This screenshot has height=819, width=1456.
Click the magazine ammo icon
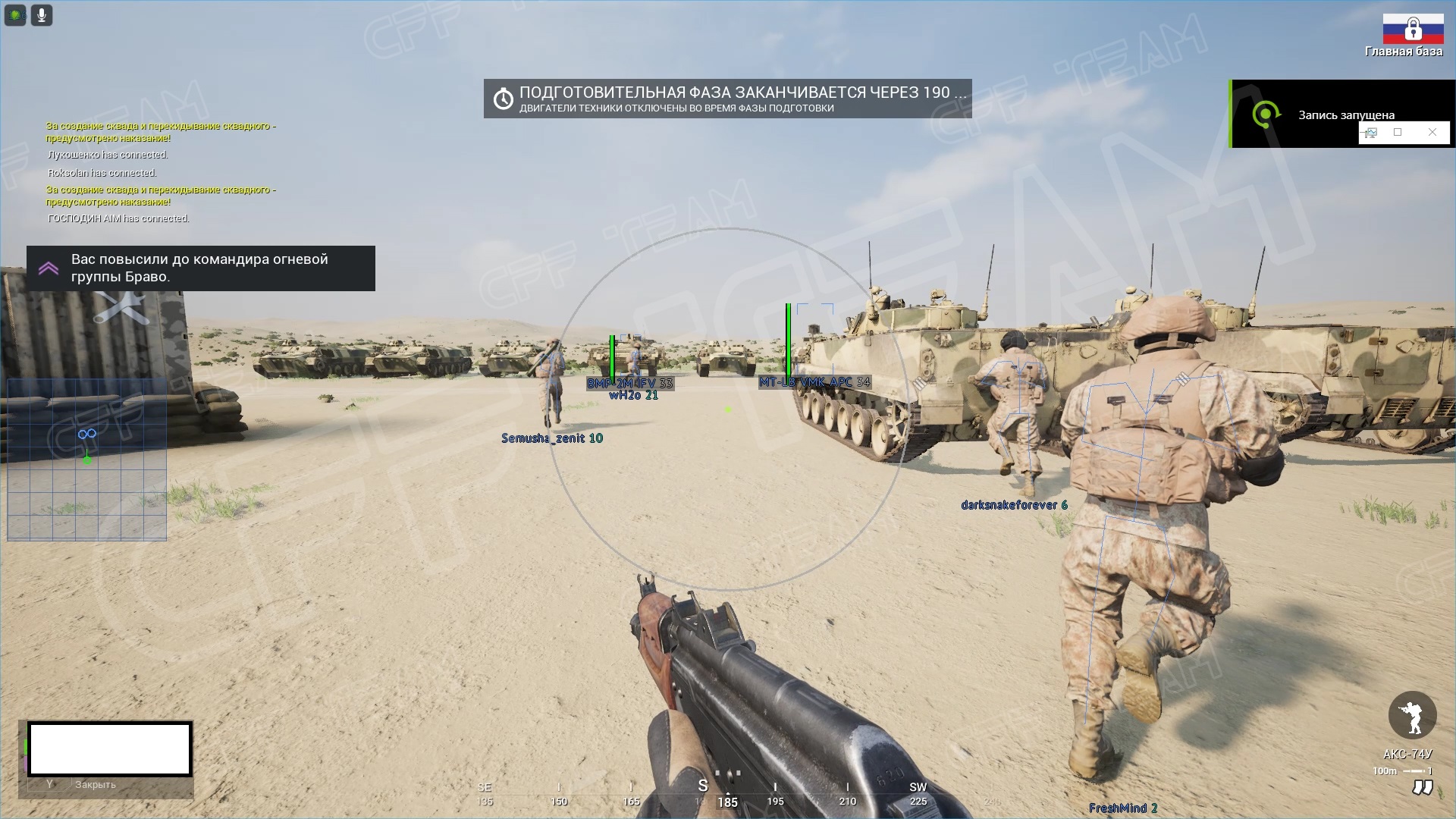coord(1422,788)
